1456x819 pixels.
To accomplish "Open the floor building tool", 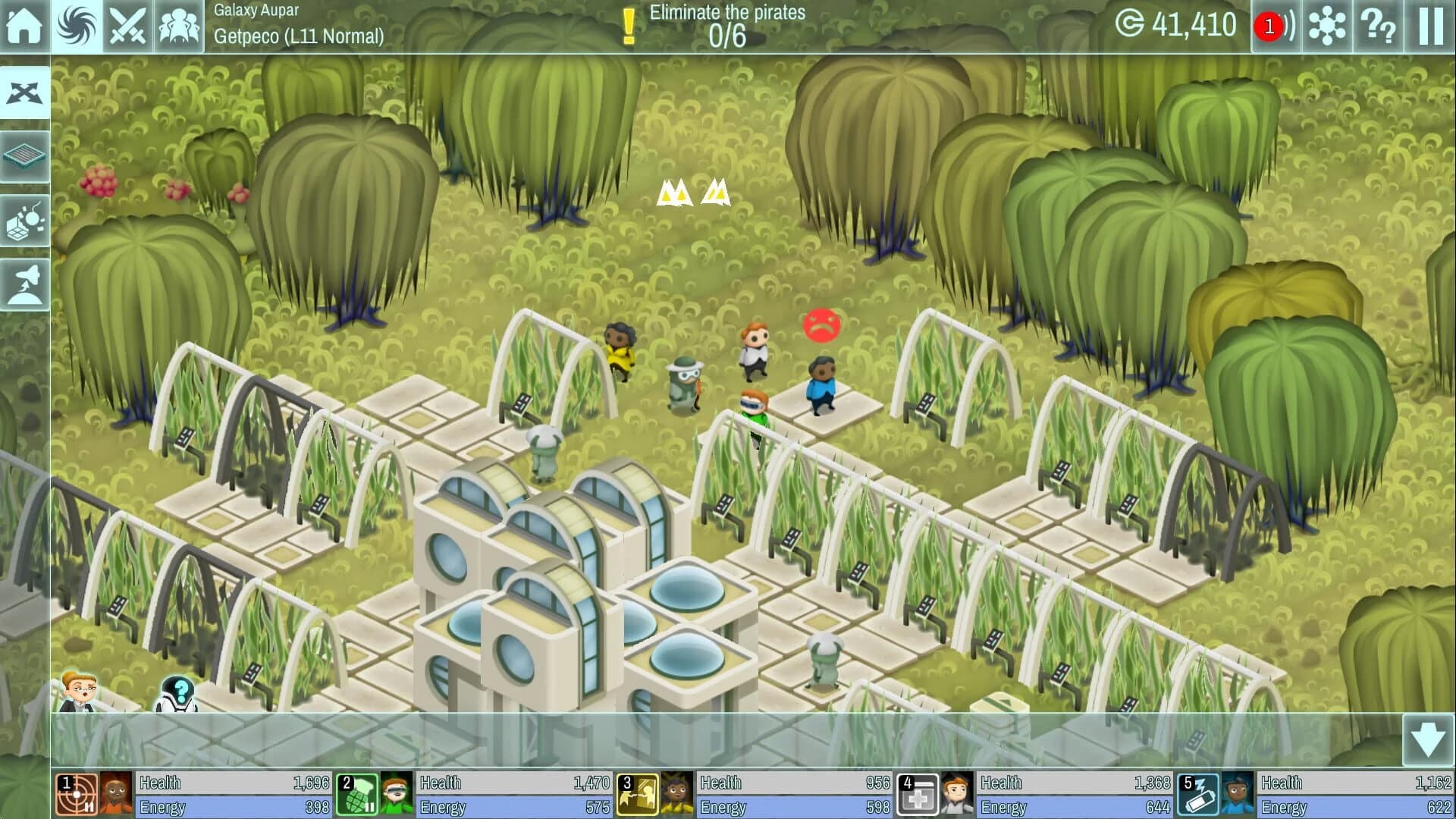I will coord(26,156).
